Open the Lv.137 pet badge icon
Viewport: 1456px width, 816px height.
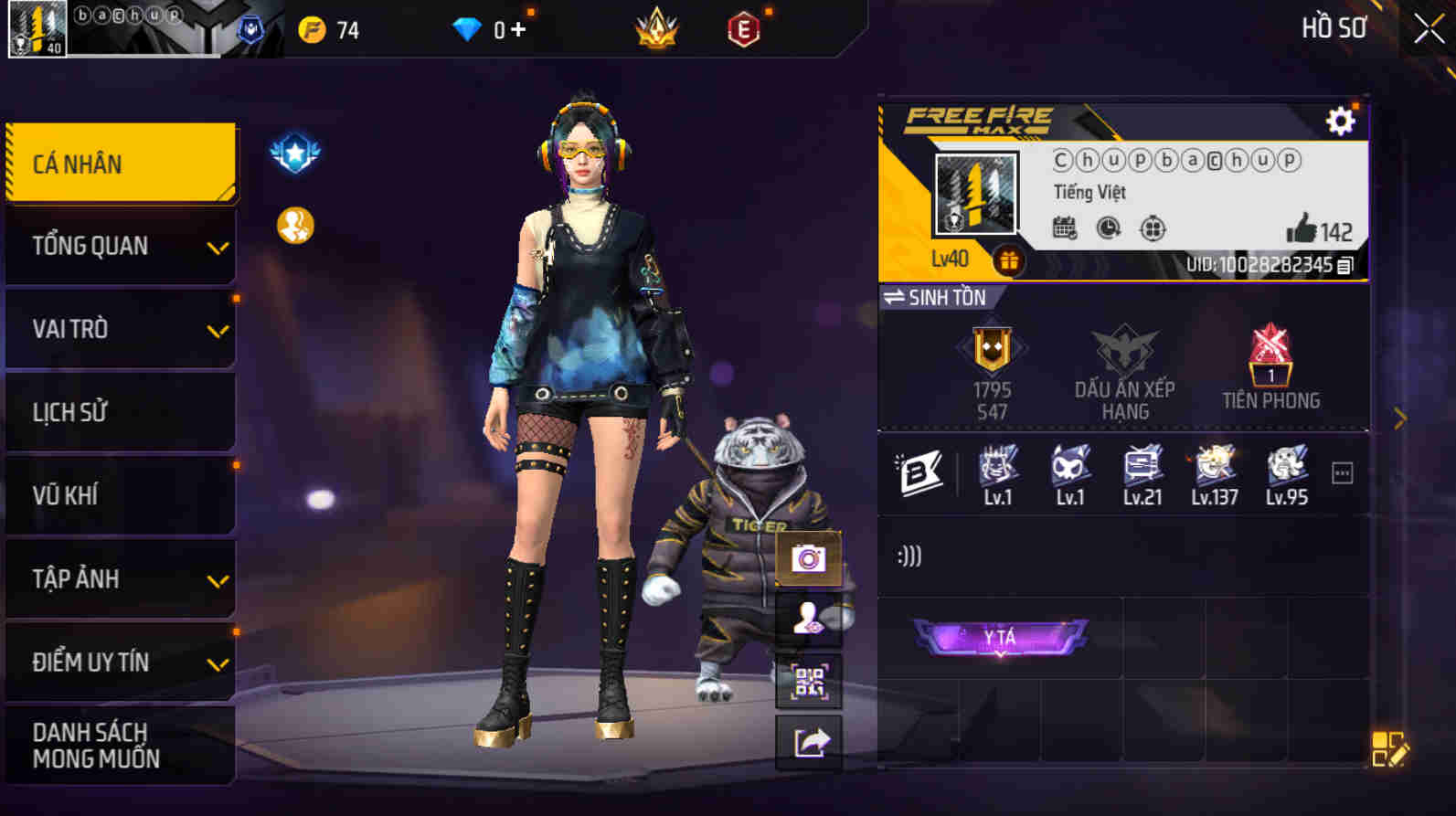coord(1214,466)
